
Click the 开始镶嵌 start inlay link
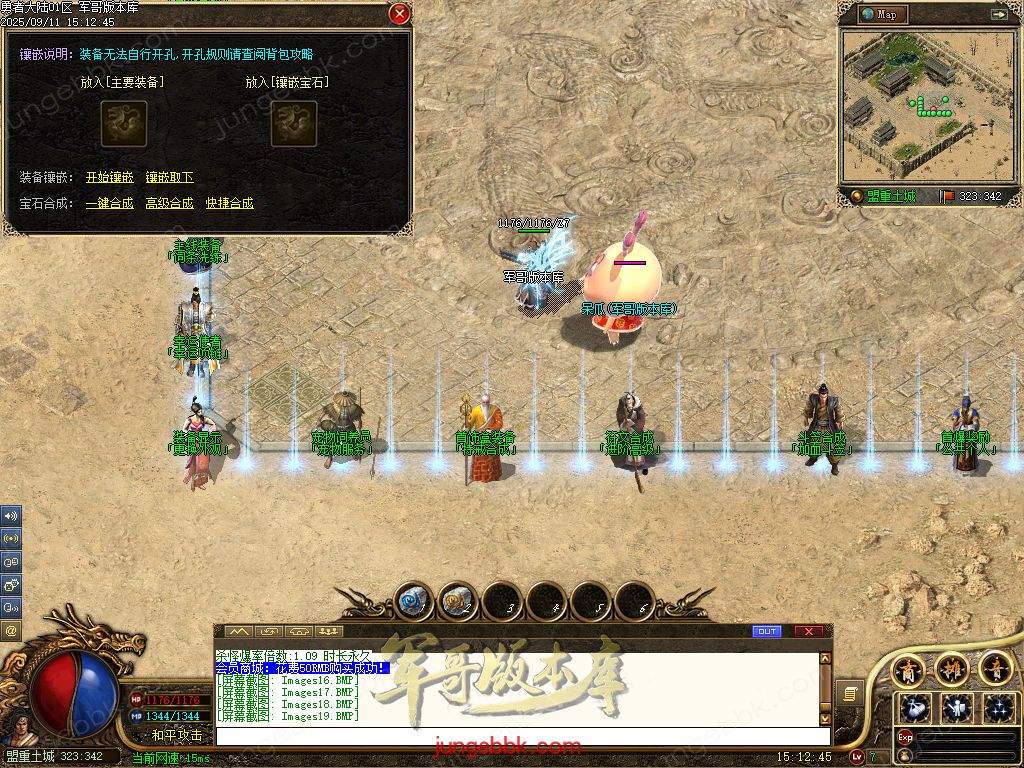(109, 177)
